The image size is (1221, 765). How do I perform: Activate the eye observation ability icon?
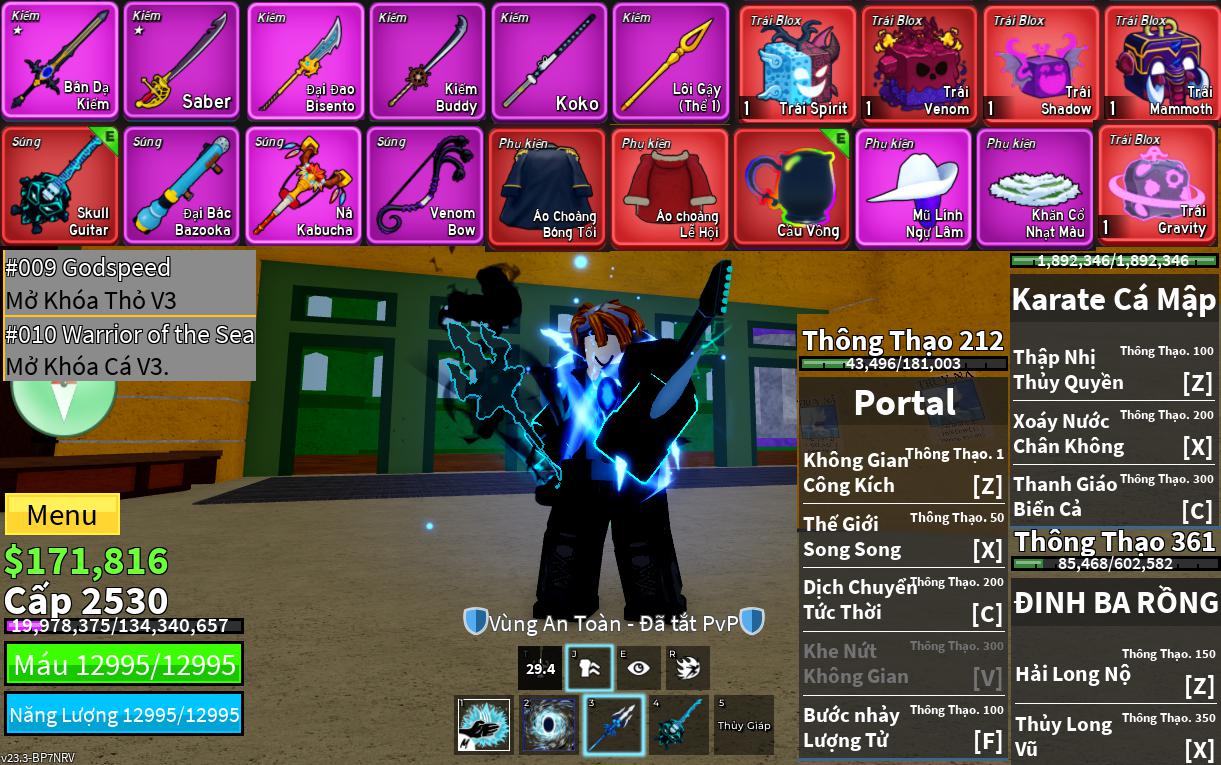coord(638,668)
